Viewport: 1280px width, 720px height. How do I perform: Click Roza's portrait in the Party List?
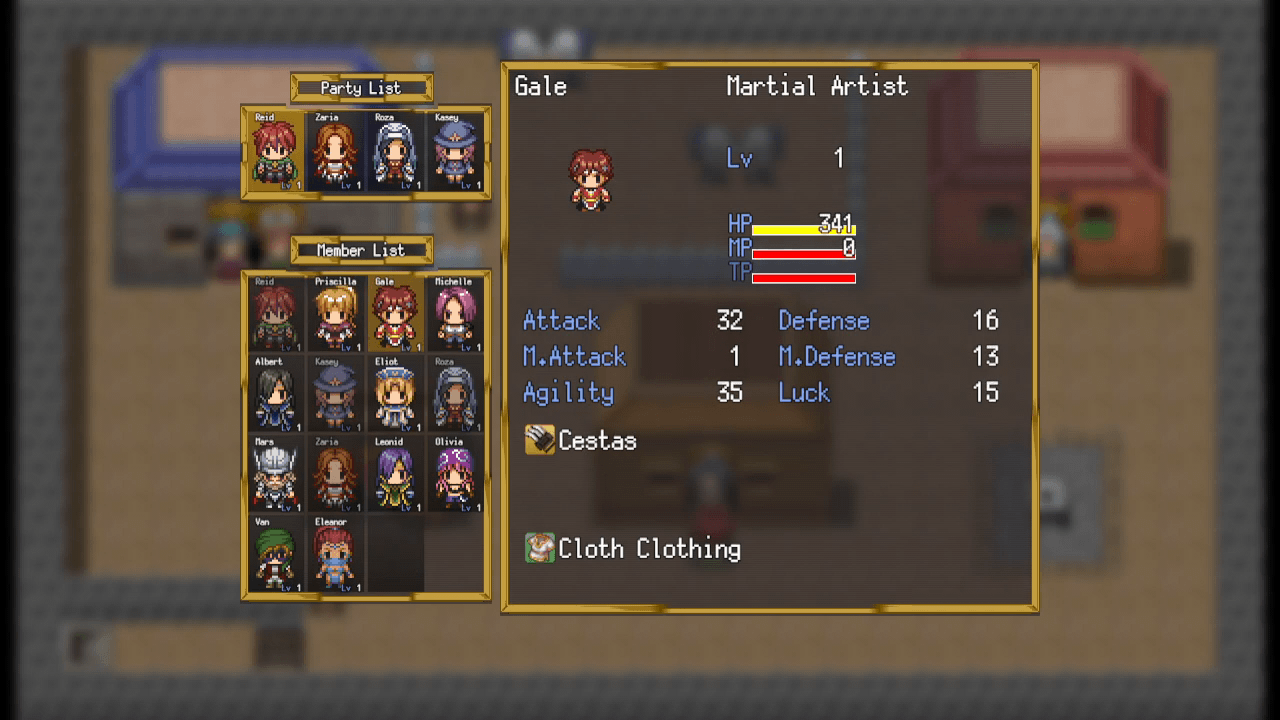click(395, 152)
